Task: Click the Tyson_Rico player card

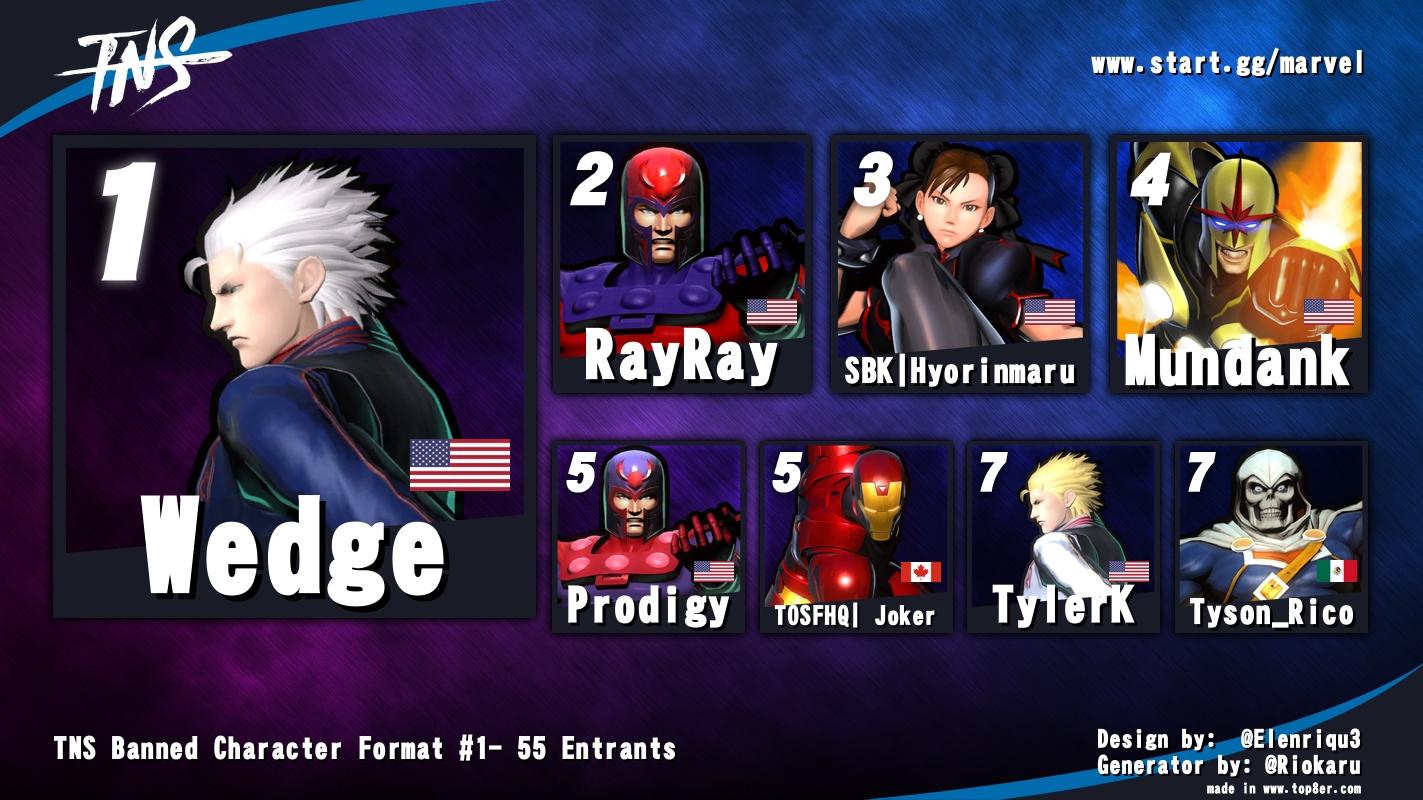Action: [1270, 537]
